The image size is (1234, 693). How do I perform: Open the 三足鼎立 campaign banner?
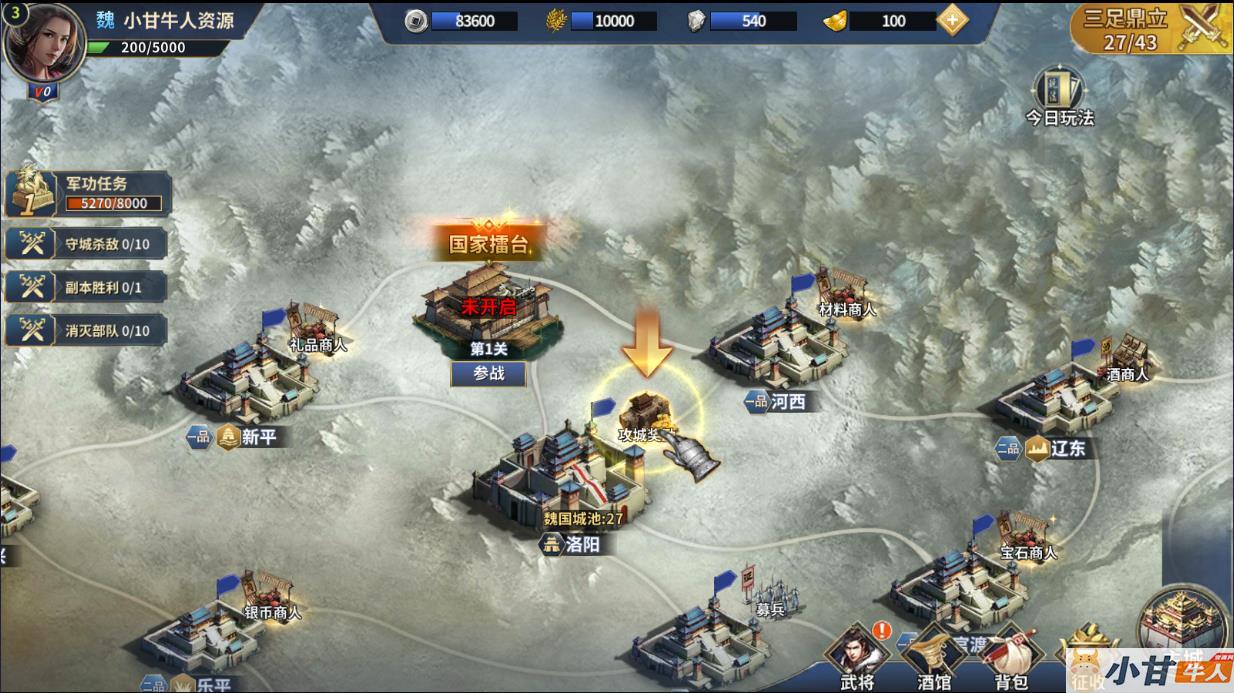pyautogui.click(x=1150, y=28)
